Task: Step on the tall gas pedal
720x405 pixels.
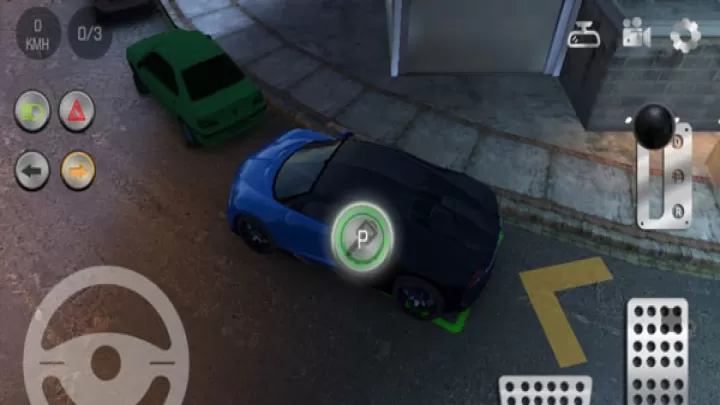Action: [657, 350]
